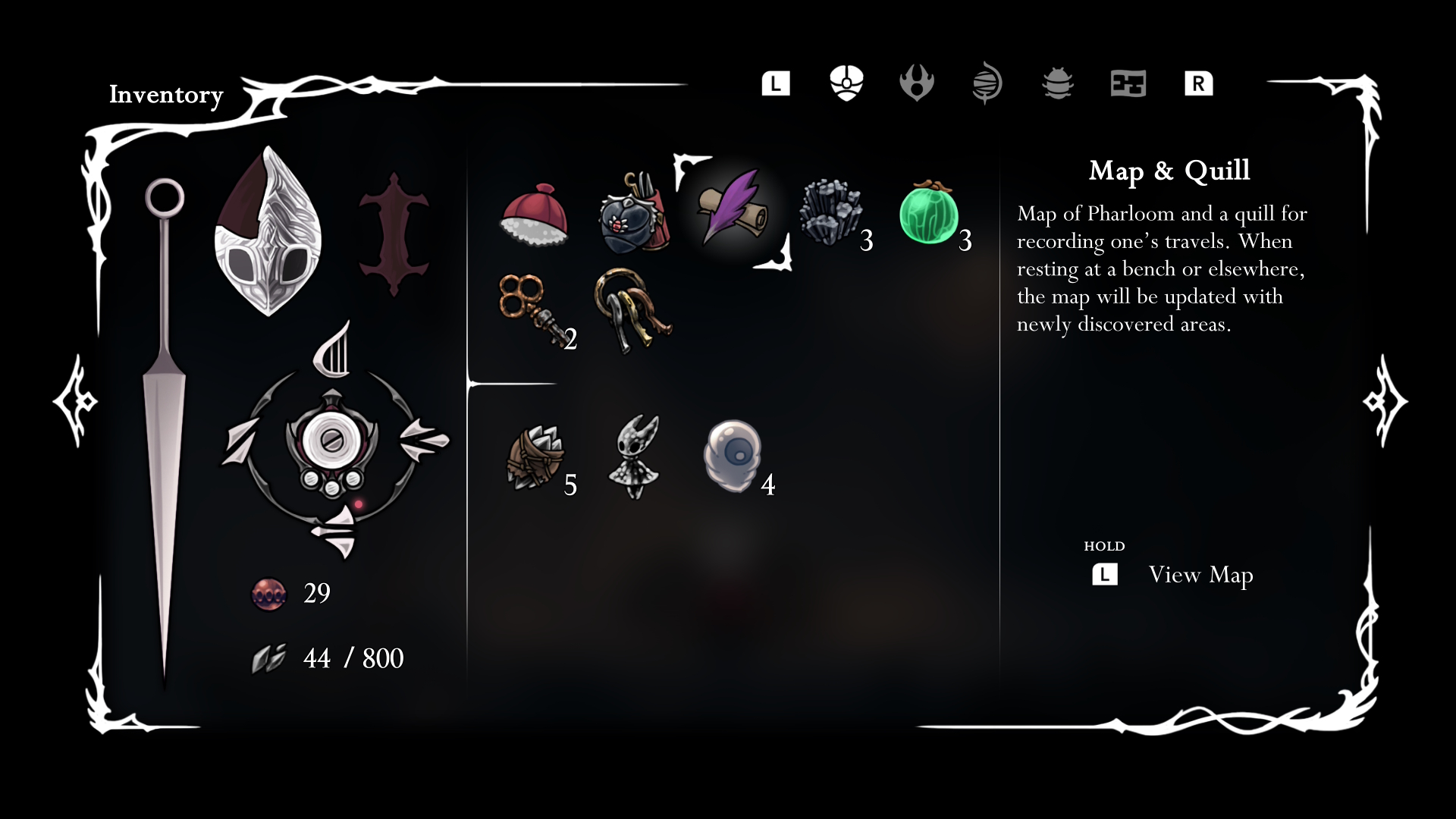Screen dimensions: 1456x819
Task: Select the Simple Key item showing 2
Action: [531, 311]
